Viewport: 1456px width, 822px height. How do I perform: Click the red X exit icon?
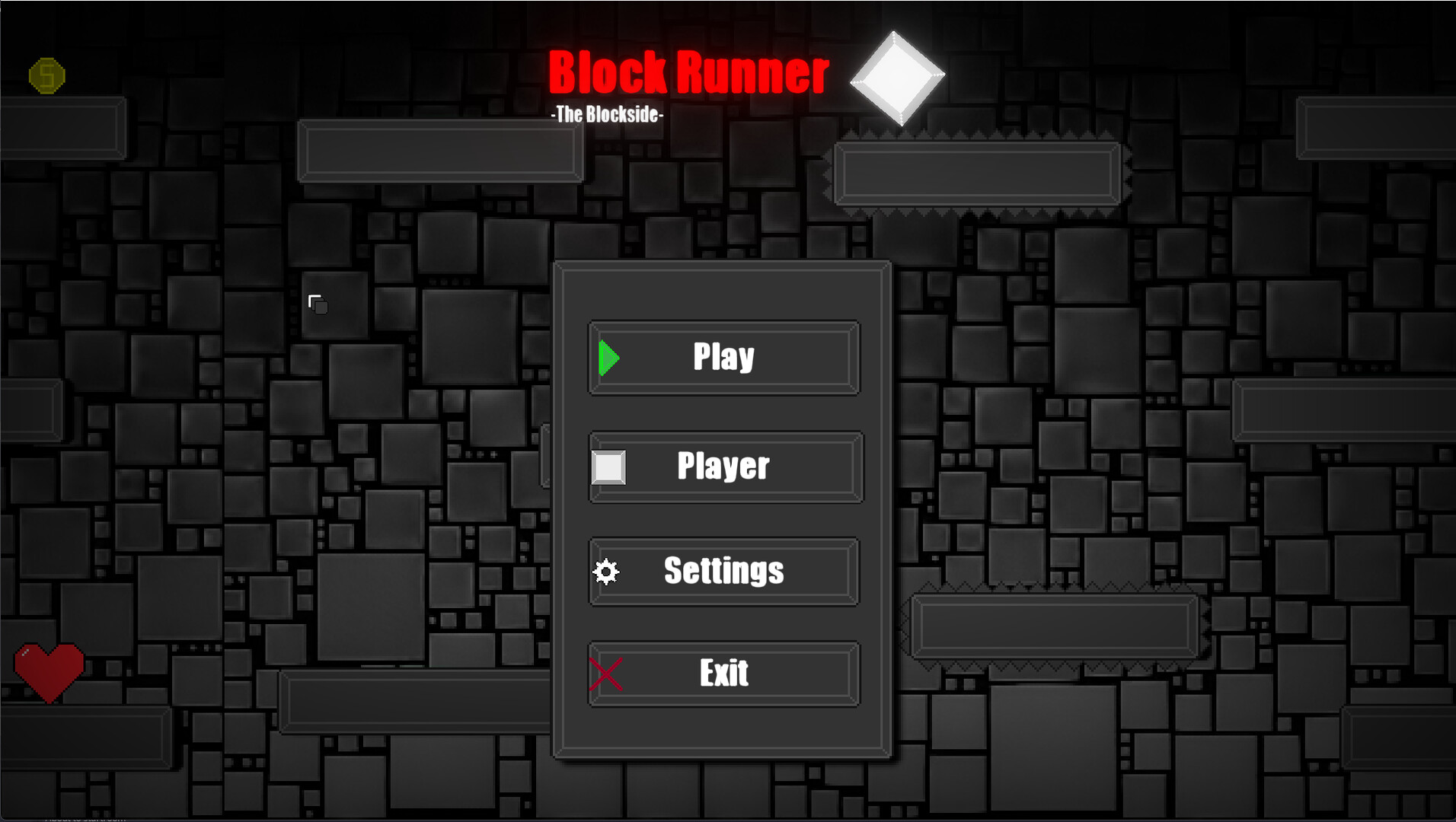605,673
